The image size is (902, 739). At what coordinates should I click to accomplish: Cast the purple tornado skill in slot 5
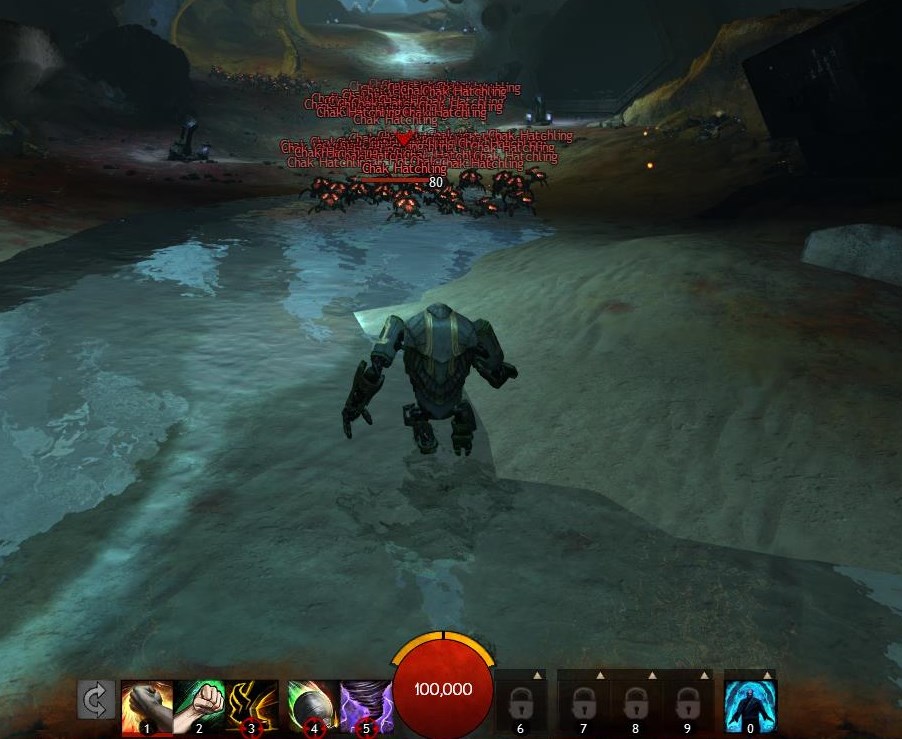click(x=365, y=704)
